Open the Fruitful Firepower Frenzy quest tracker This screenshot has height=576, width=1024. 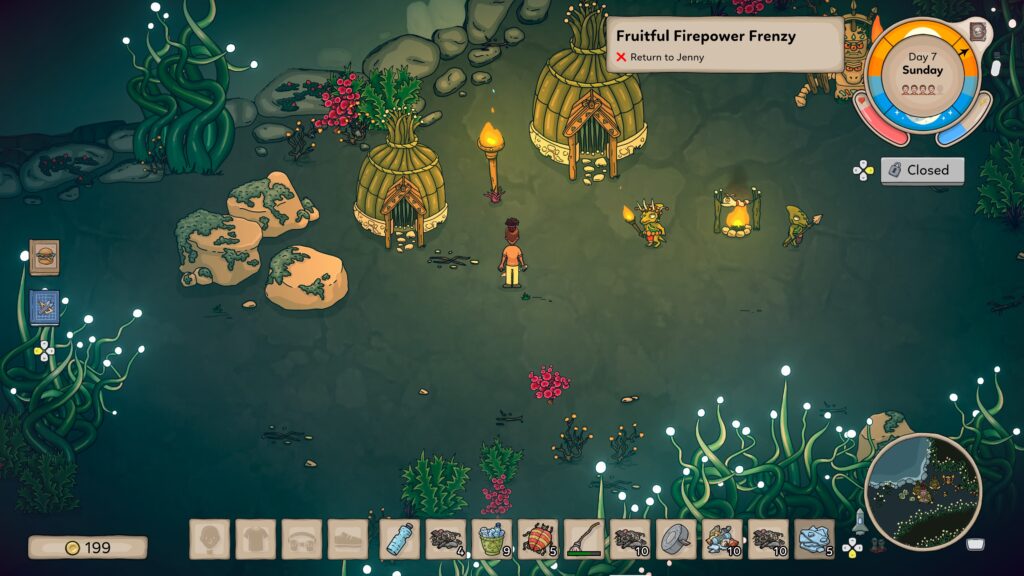tap(725, 43)
